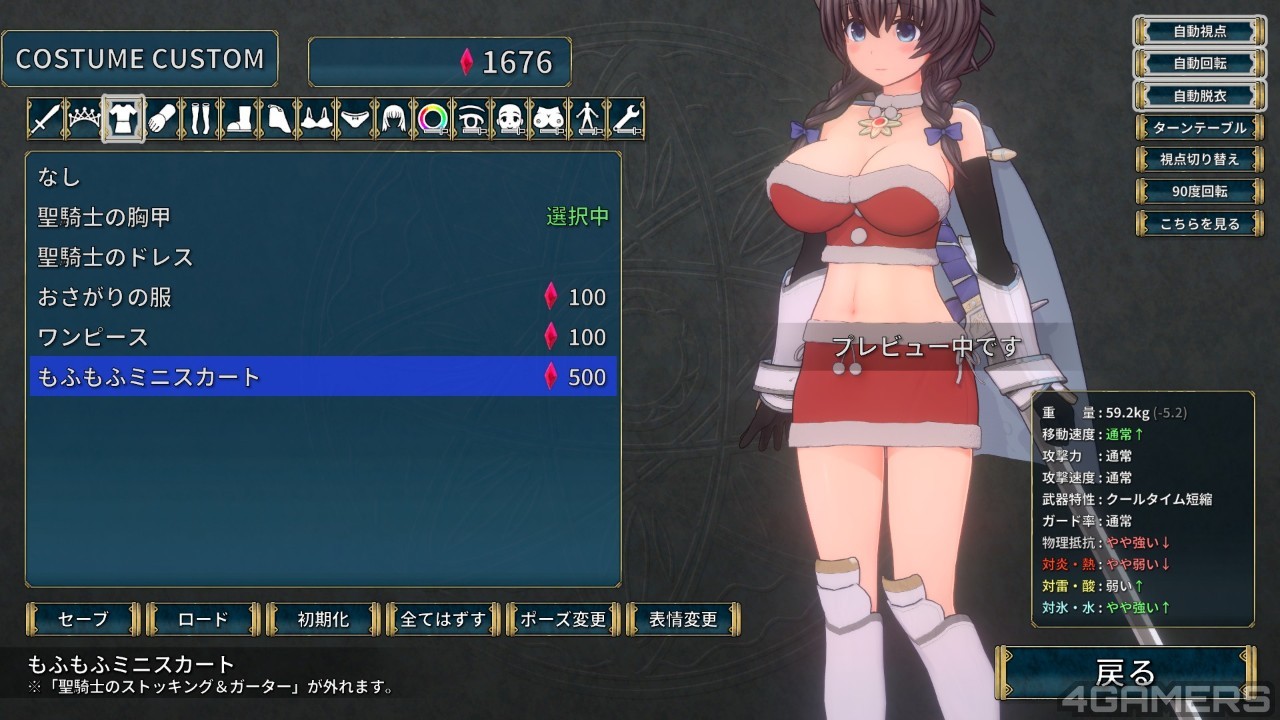Open the hair style tab

coord(392,119)
